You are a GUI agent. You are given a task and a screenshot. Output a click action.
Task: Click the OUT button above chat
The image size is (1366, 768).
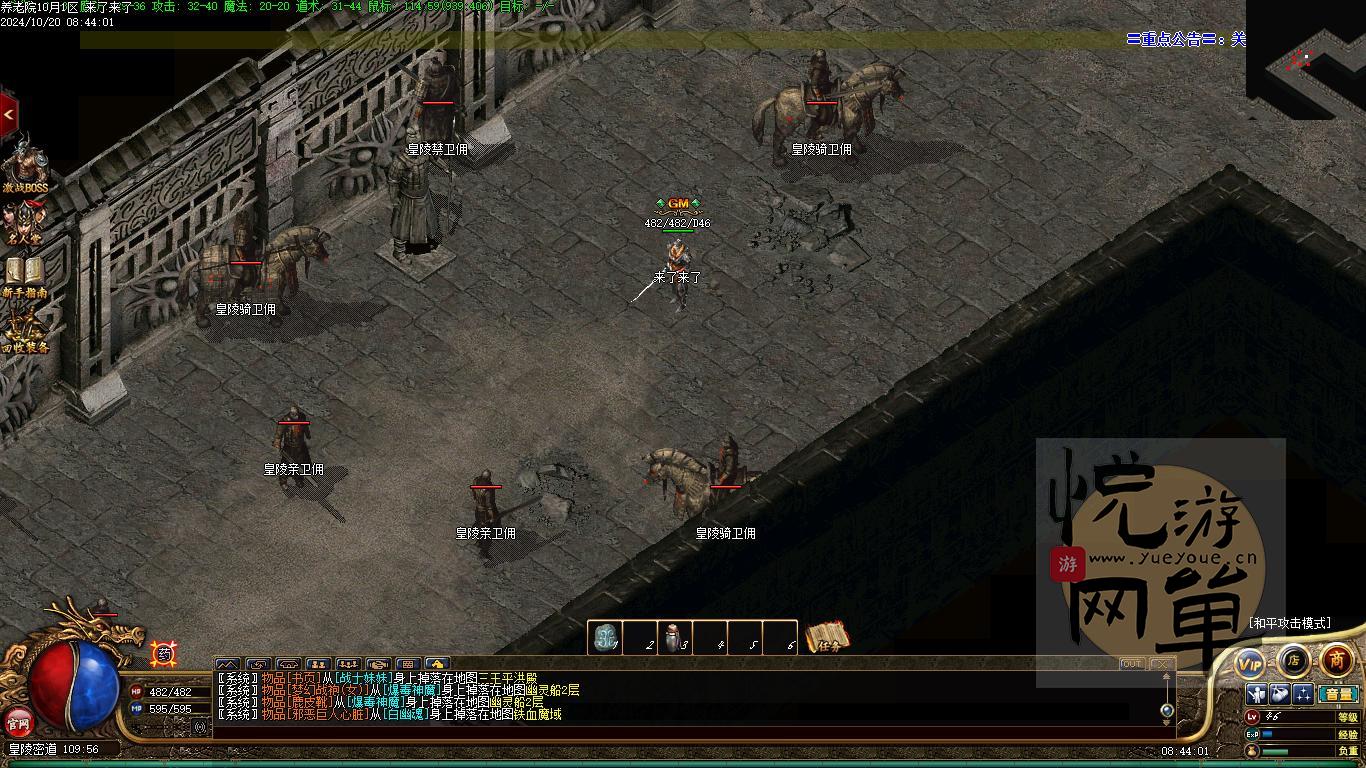point(1132,664)
